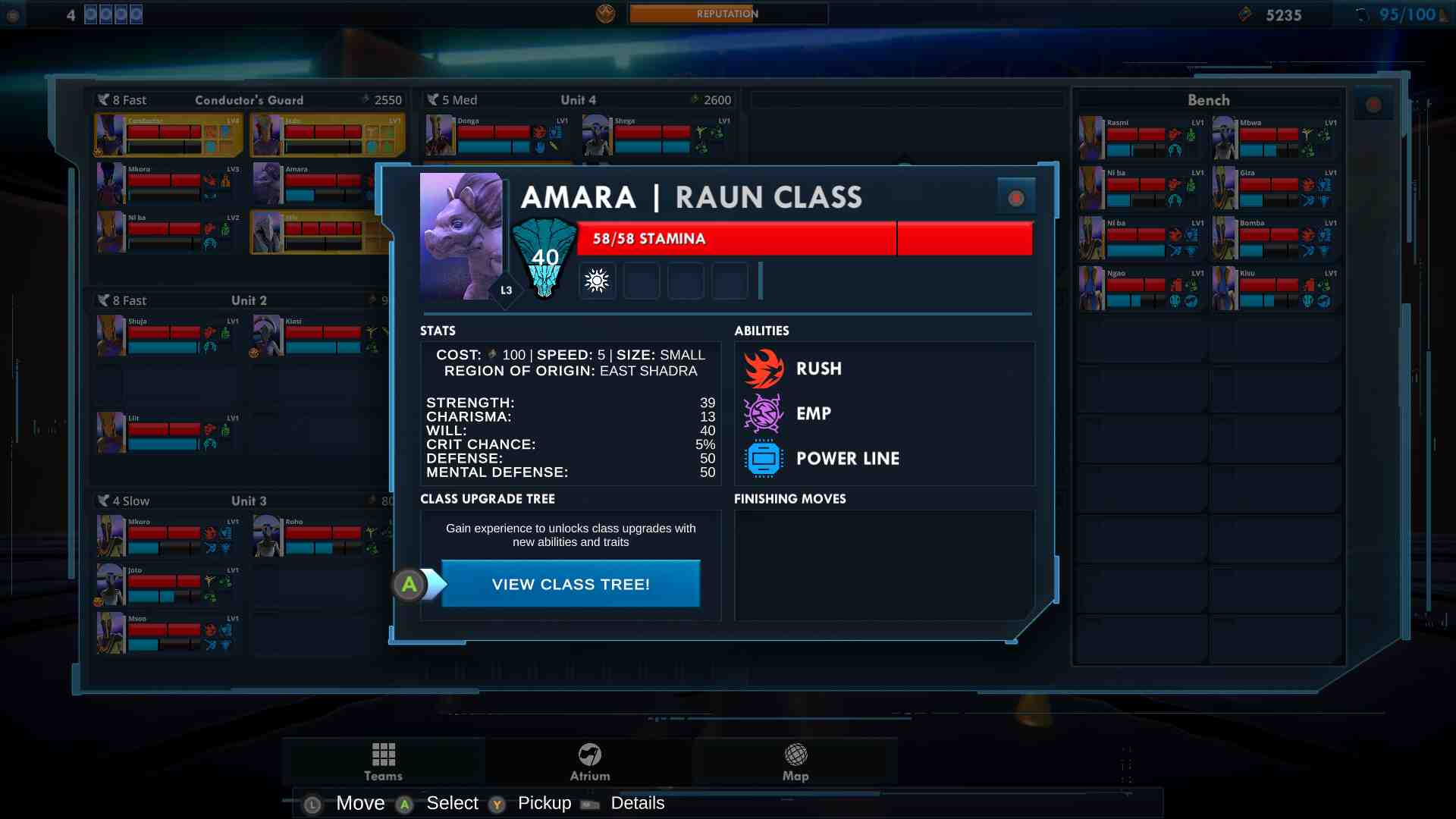
Task: Open the Atrium tab
Action: click(590, 761)
